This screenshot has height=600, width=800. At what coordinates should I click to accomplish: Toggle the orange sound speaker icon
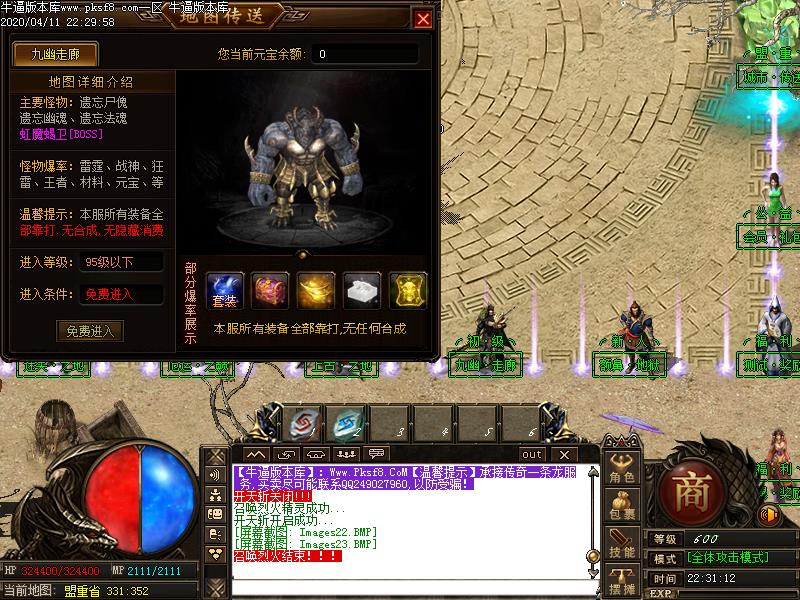(x=769, y=516)
